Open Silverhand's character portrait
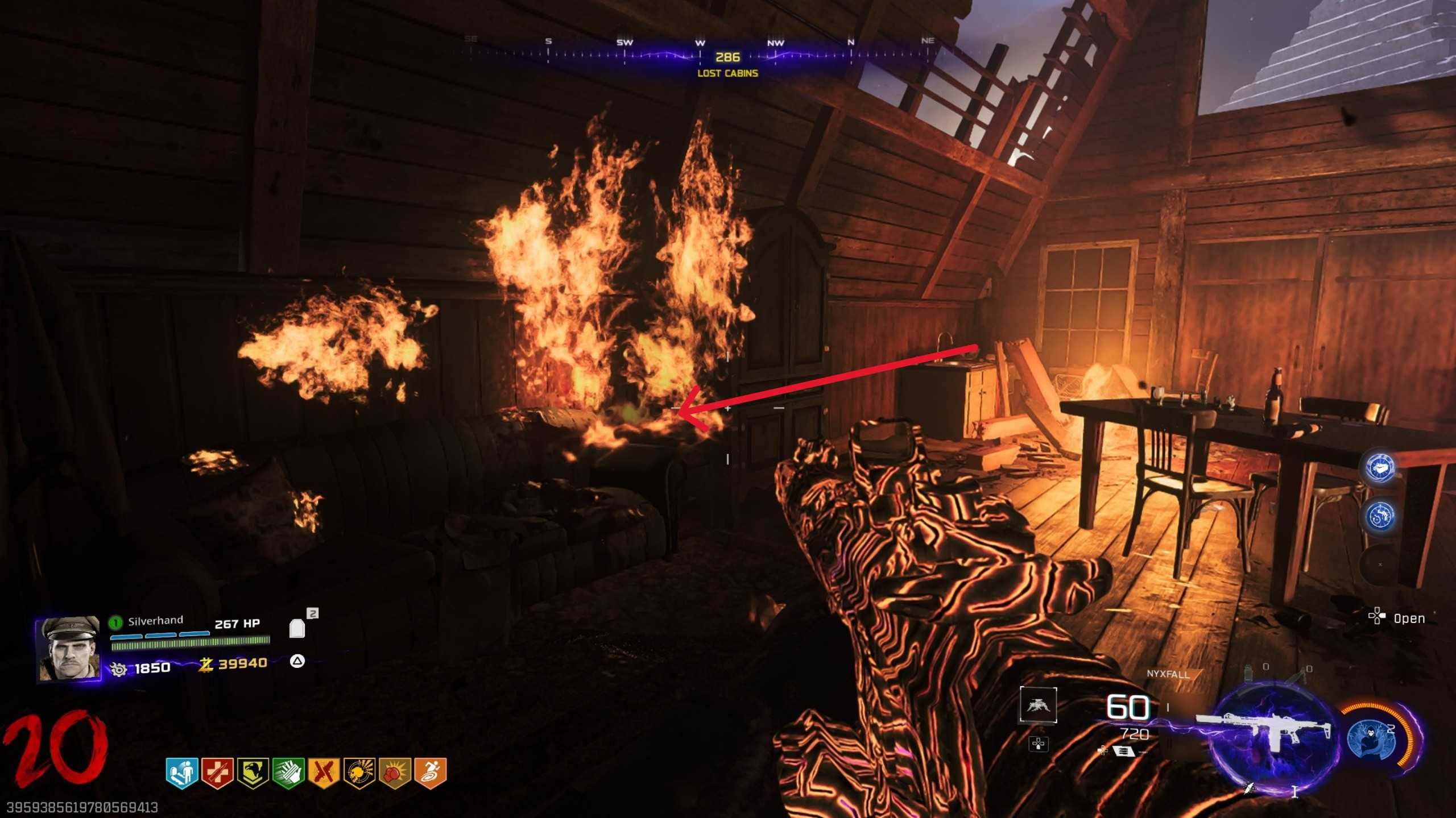The image size is (1456, 818). tap(68, 649)
